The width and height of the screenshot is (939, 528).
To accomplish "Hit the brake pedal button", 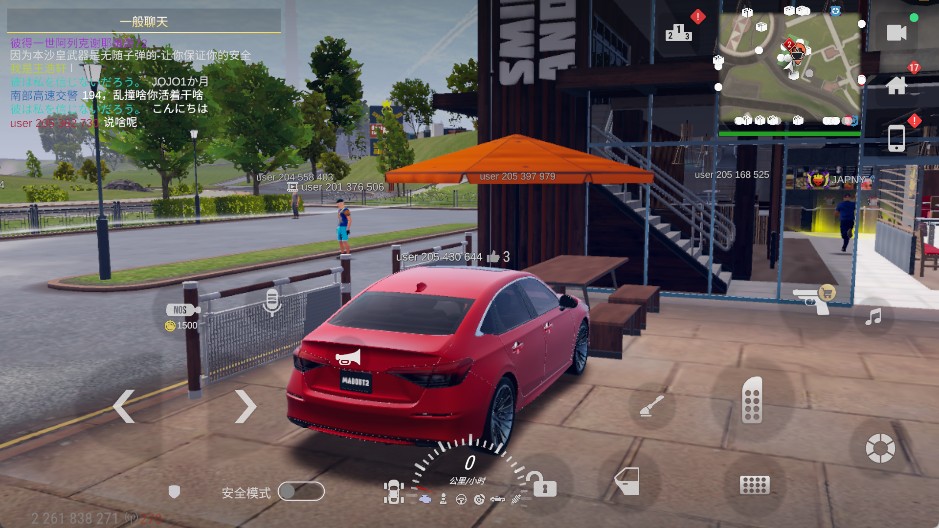I will [754, 485].
